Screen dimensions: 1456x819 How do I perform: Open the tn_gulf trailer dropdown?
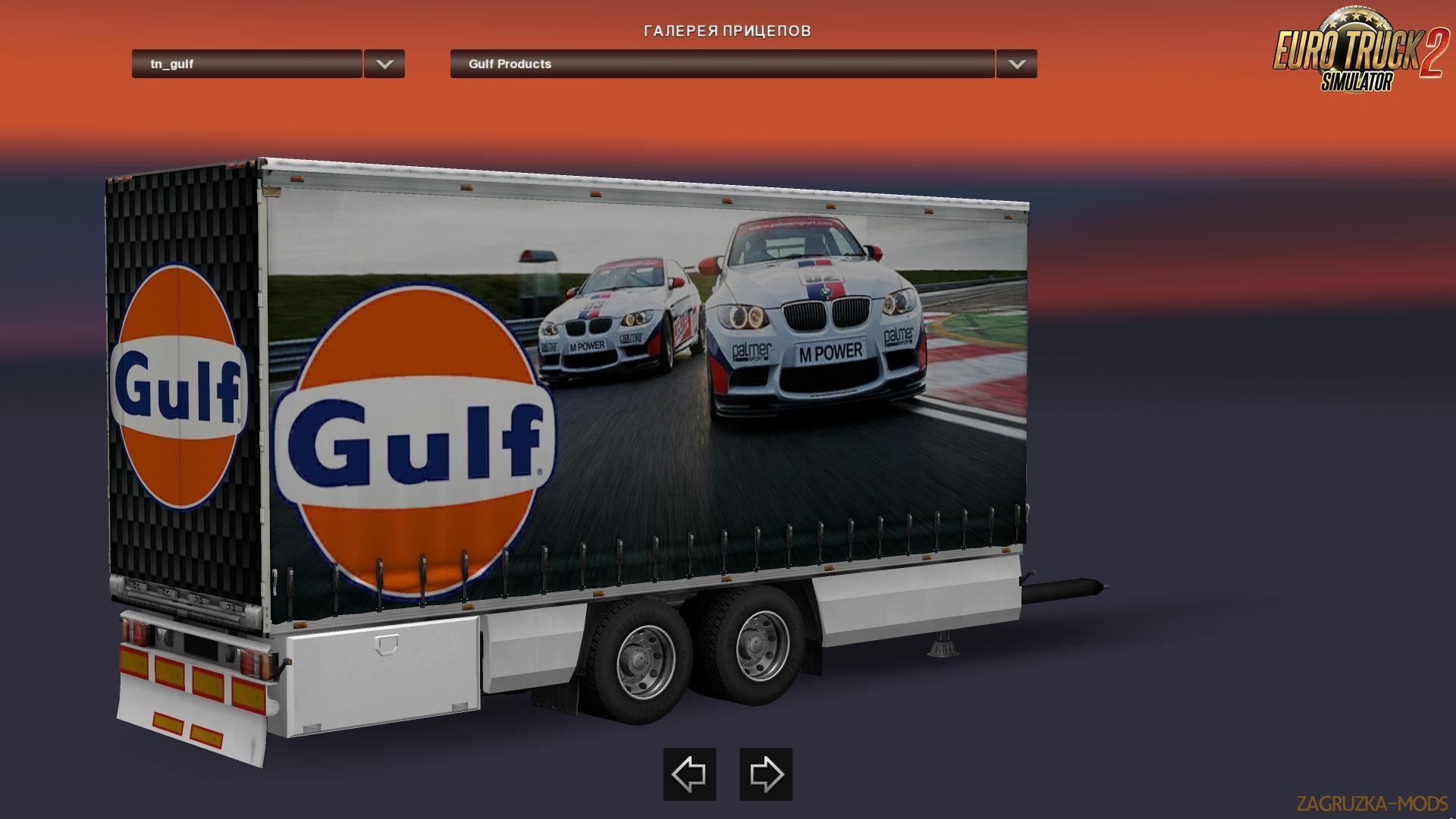pyautogui.click(x=246, y=64)
